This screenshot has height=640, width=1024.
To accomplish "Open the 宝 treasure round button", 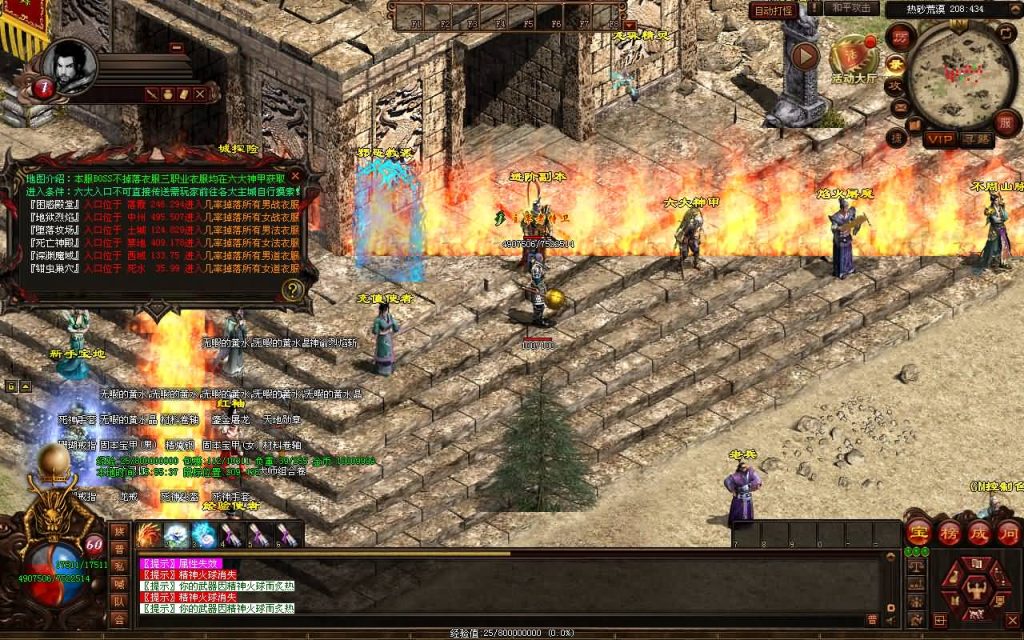I will (919, 532).
